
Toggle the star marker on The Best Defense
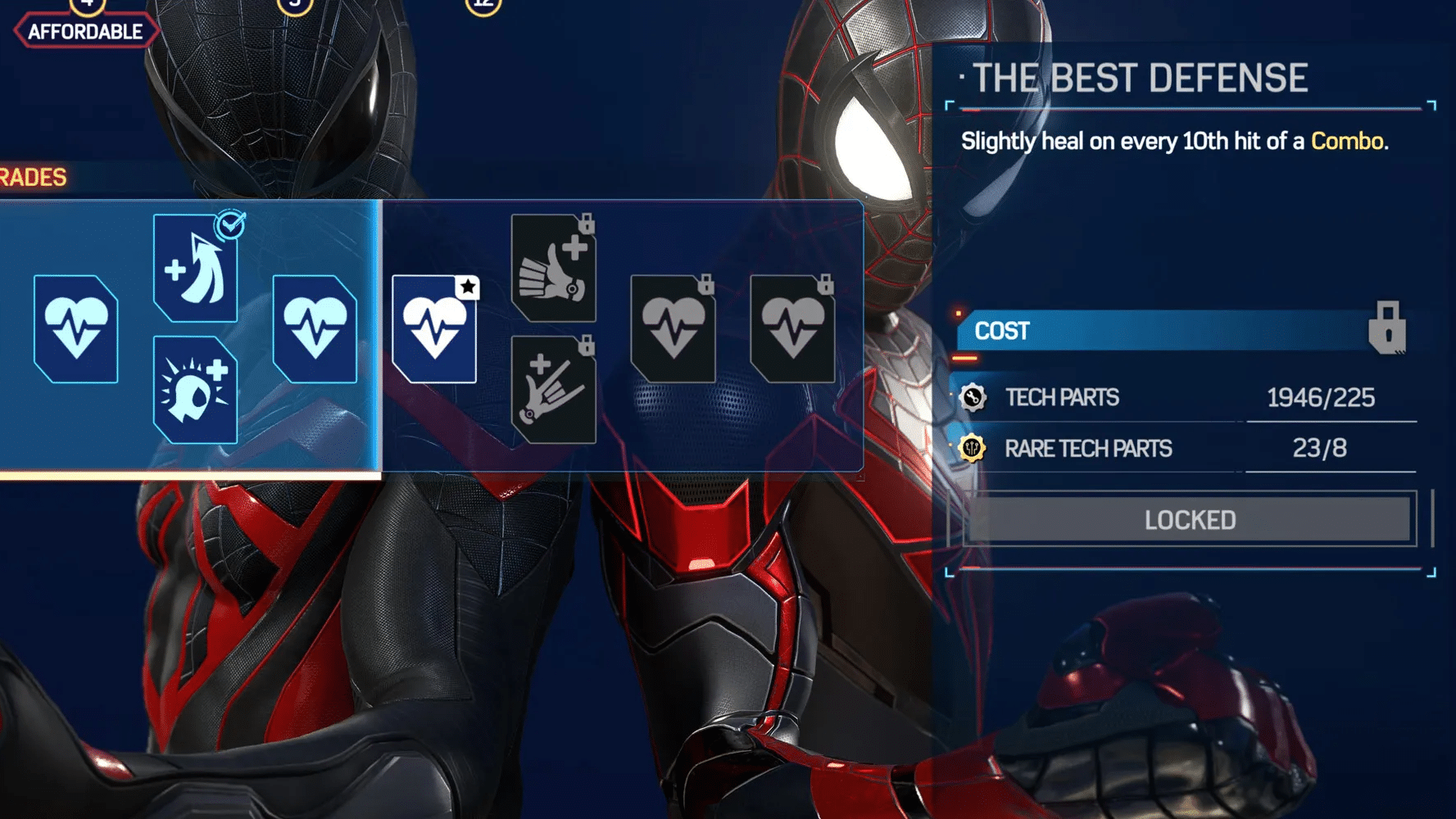click(x=467, y=287)
